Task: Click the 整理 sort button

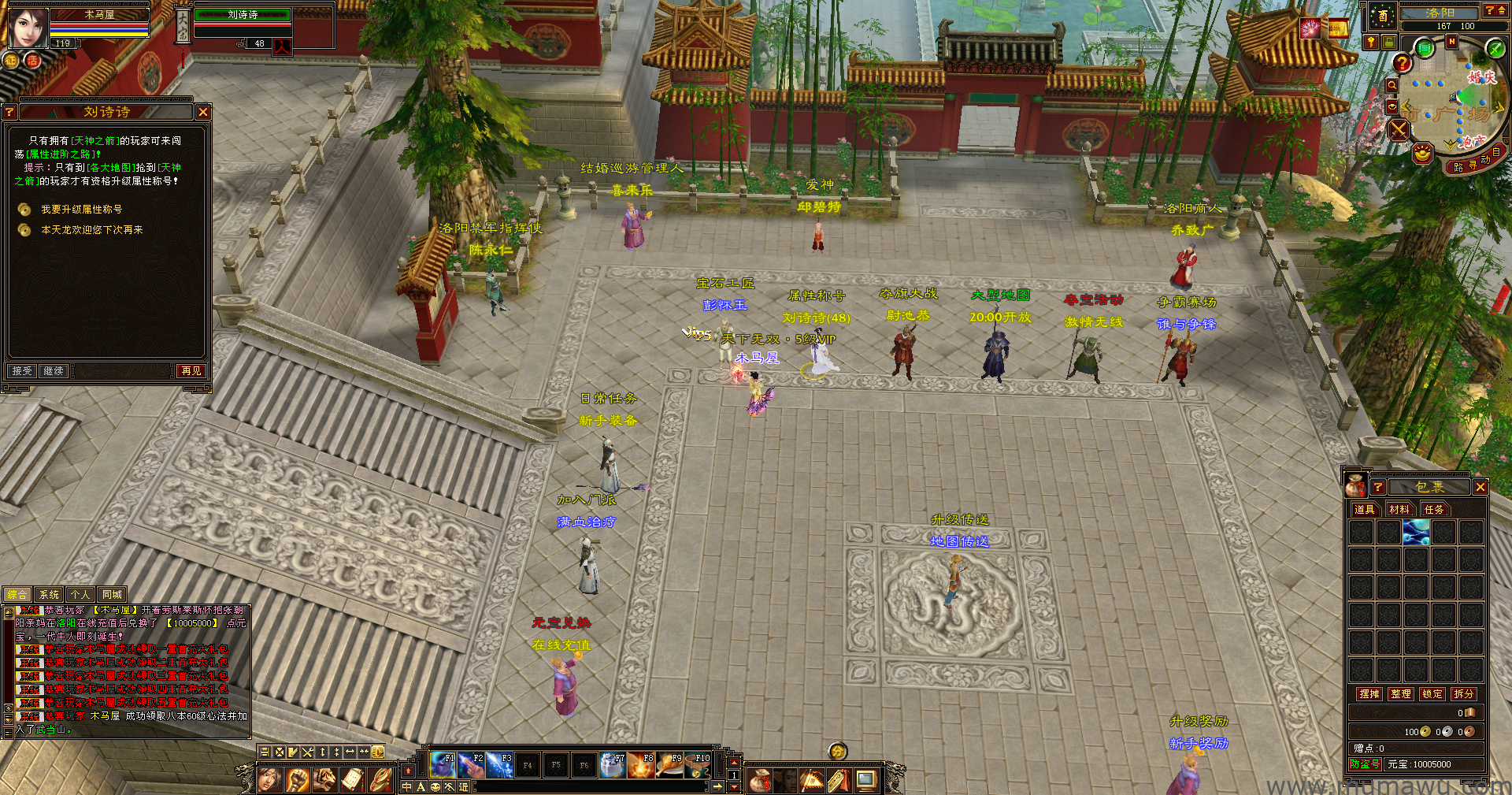Action: [1401, 694]
